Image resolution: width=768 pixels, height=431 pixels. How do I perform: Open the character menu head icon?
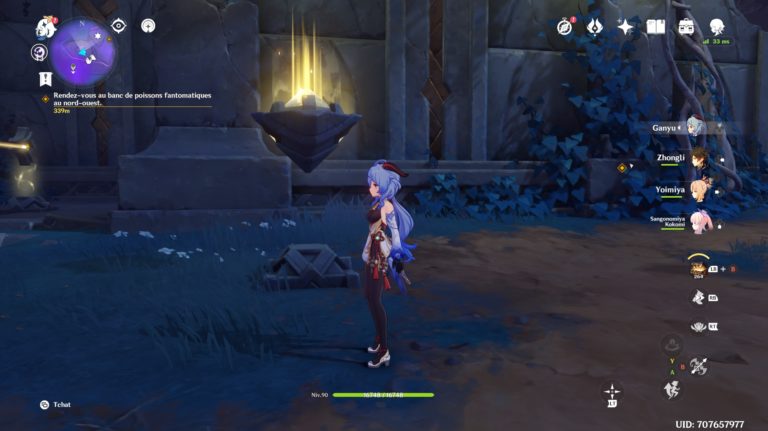717,27
